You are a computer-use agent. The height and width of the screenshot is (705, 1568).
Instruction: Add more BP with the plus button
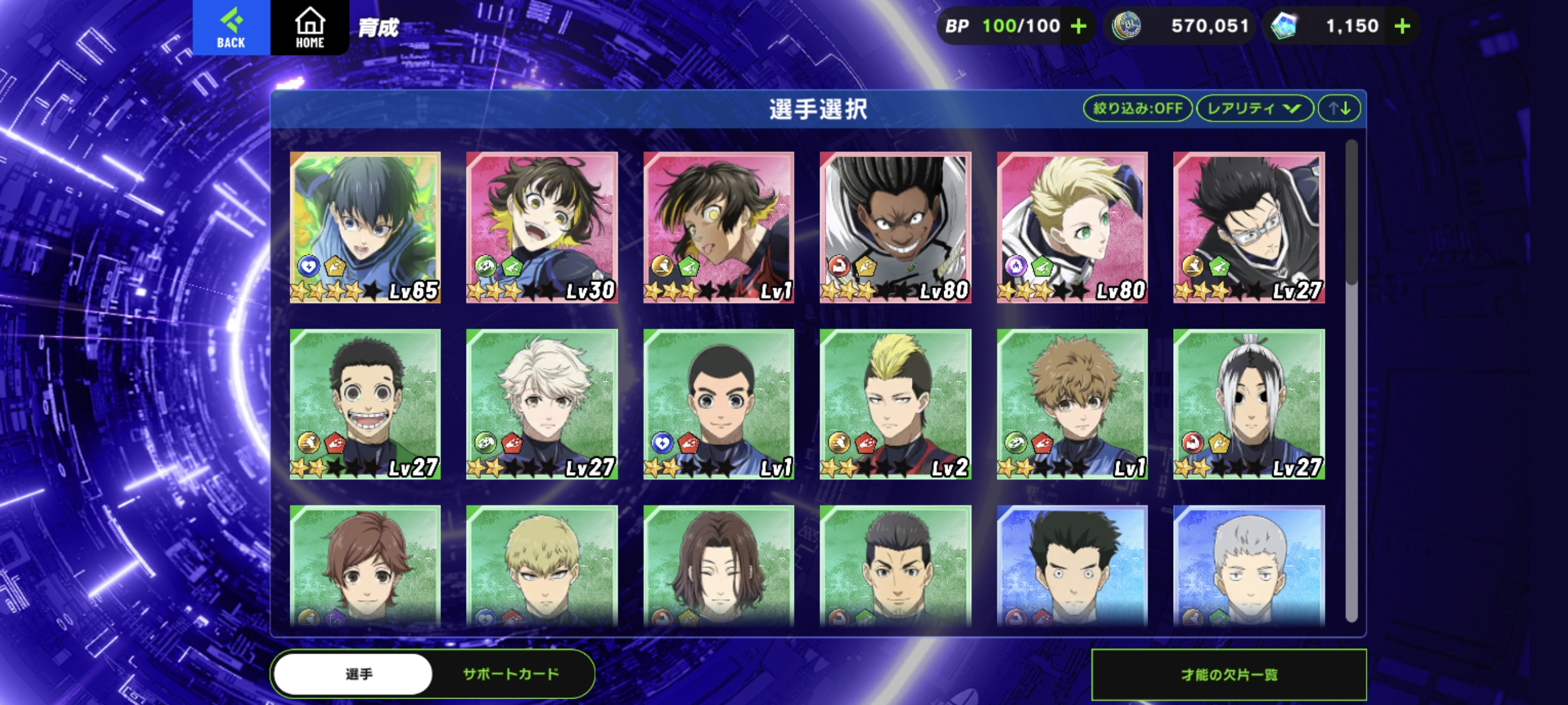[x=1078, y=26]
